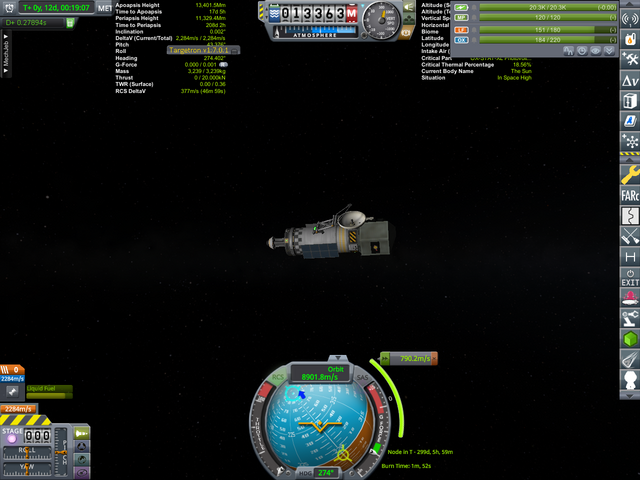The image size is (640, 480).
Task: Toggle the RCS indicator on the navball
Action: tap(278, 378)
